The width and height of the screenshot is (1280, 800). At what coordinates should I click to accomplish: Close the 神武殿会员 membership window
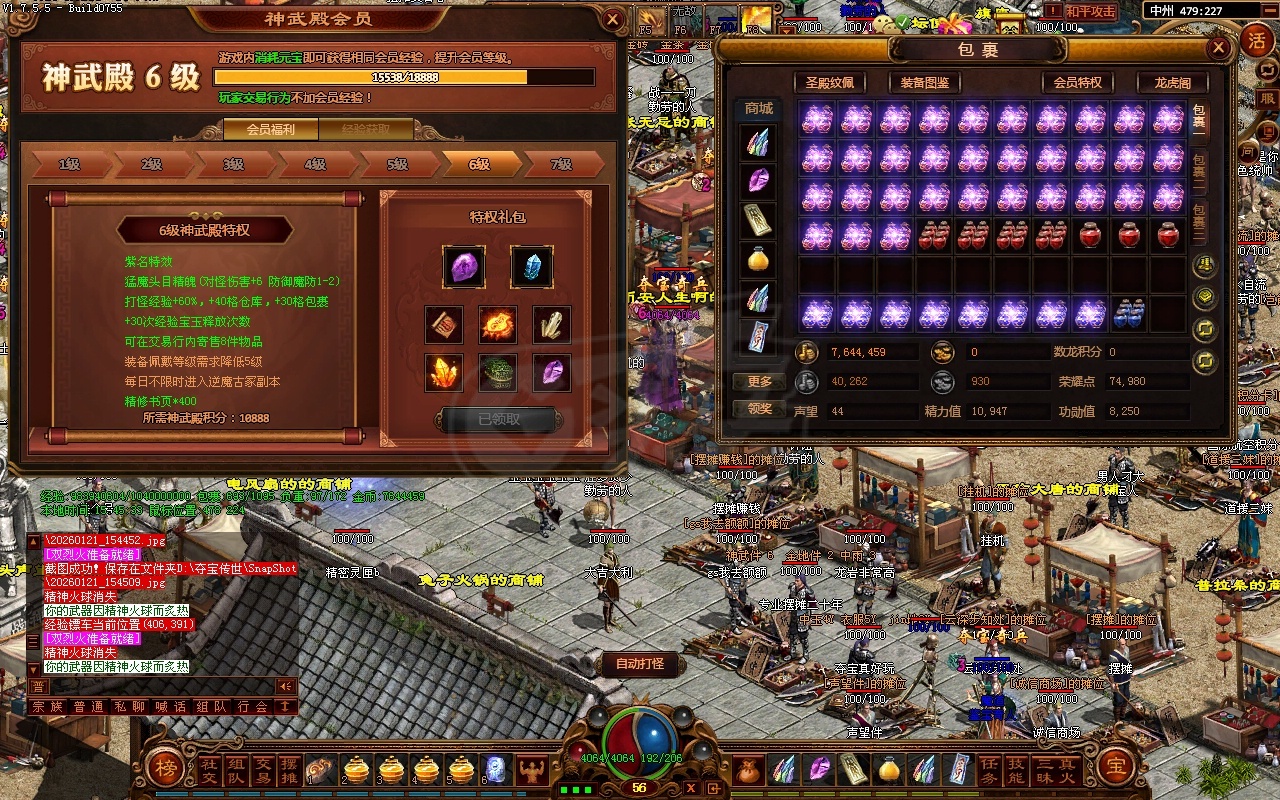(x=613, y=19)
